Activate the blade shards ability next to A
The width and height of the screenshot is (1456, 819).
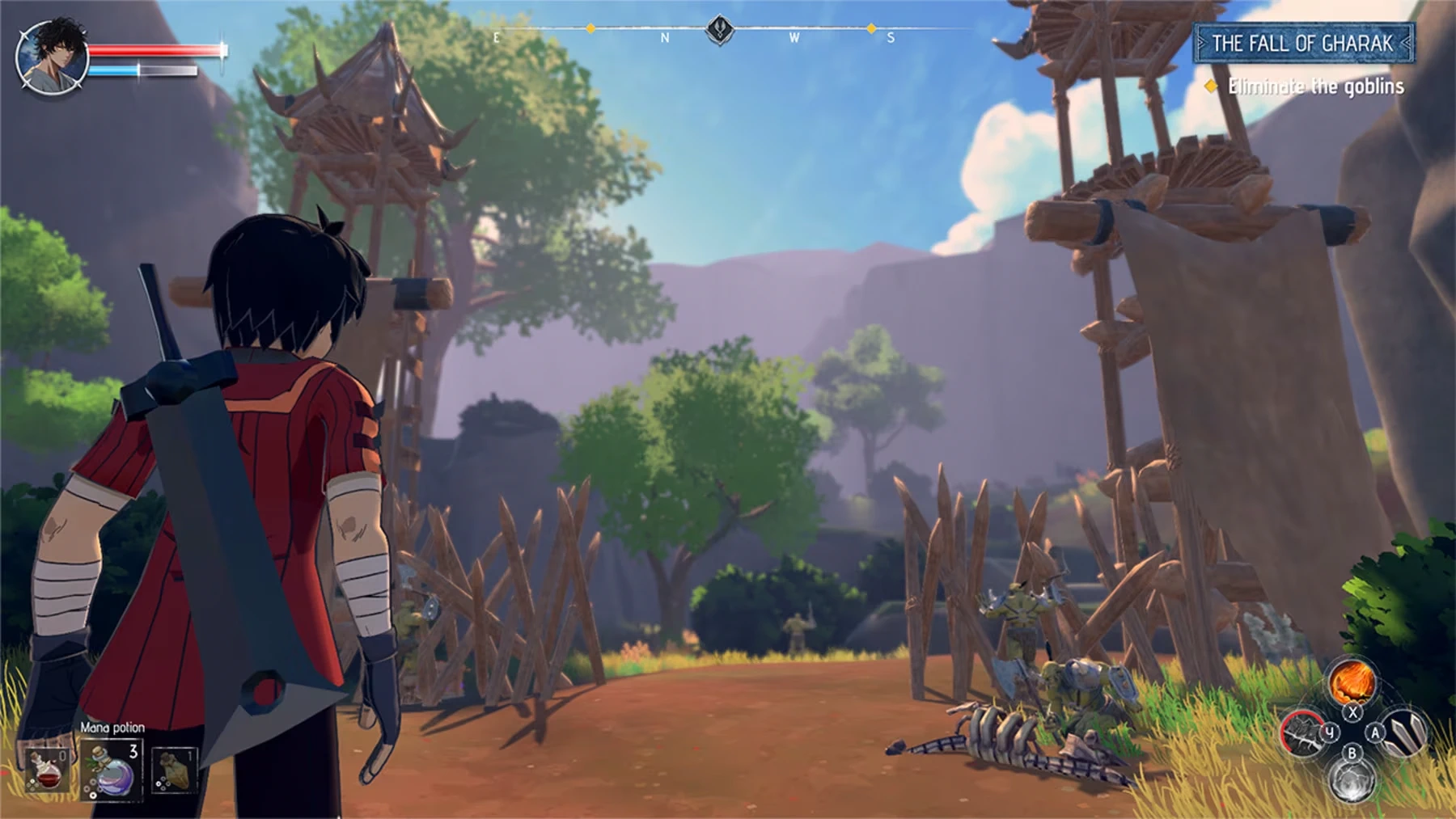[x=1405, y=735]
